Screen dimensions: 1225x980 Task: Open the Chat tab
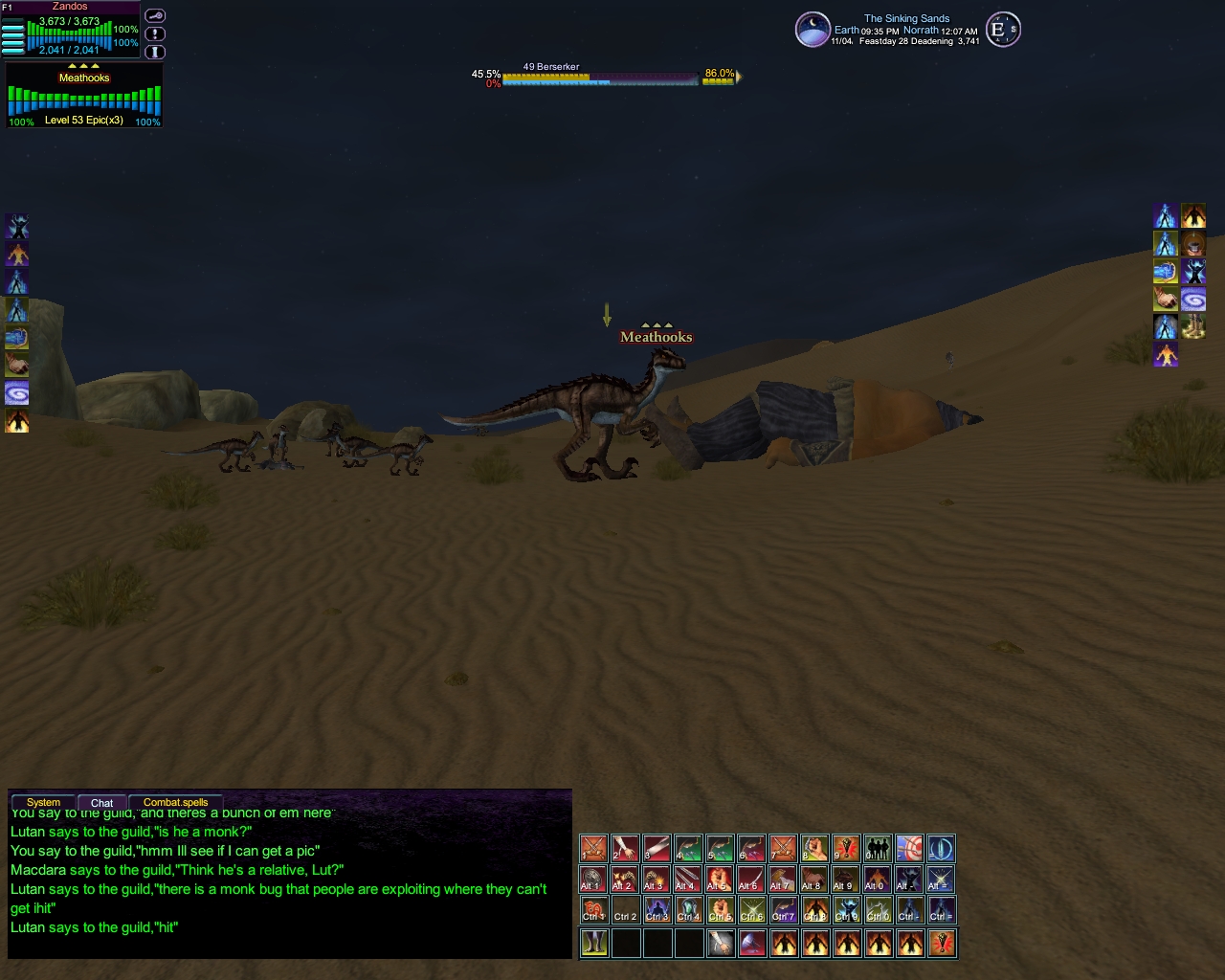tap(101, 803)
